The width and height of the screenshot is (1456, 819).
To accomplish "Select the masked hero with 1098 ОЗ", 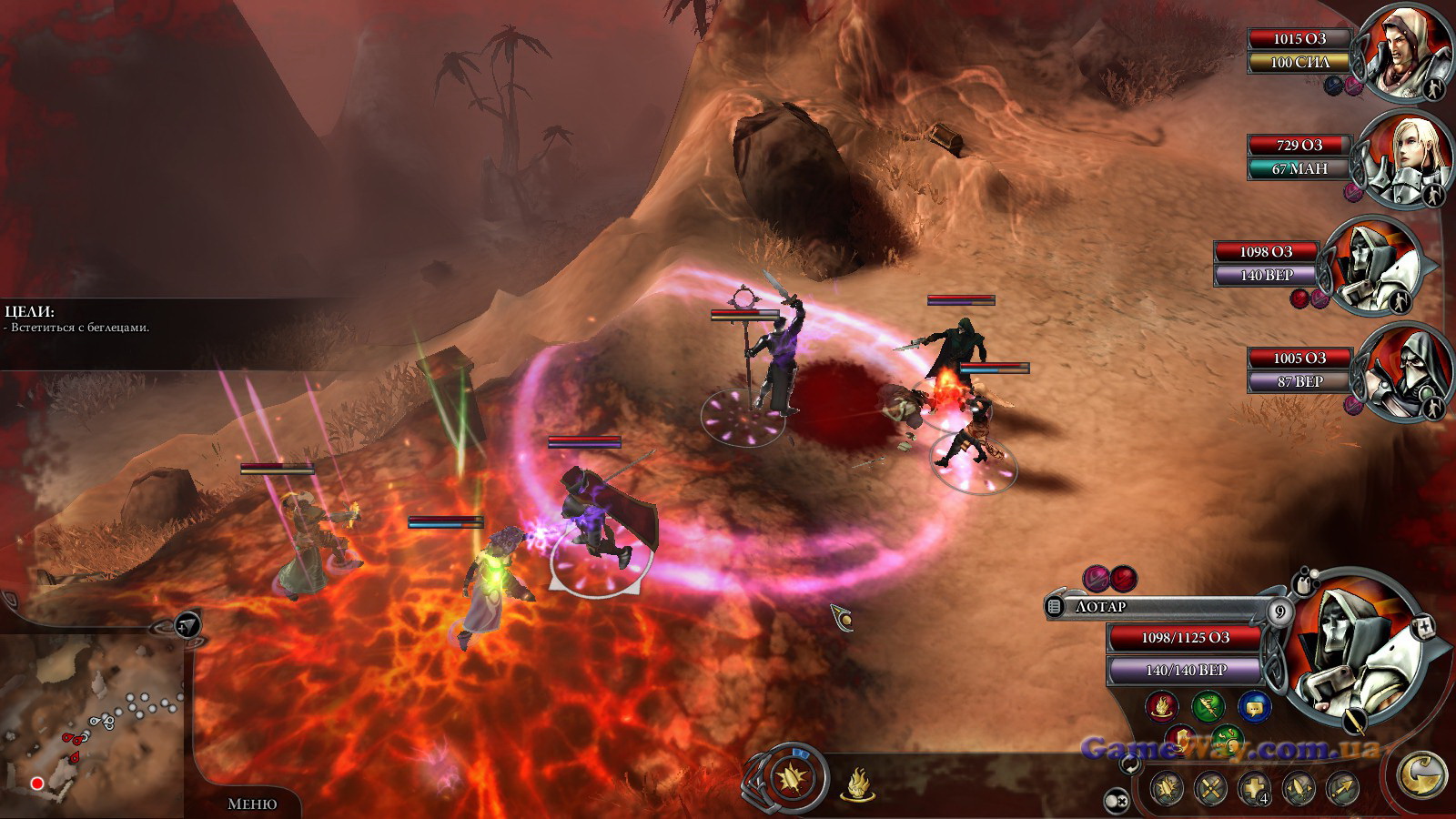I will pyautogui.click(x=1371, y=267).
